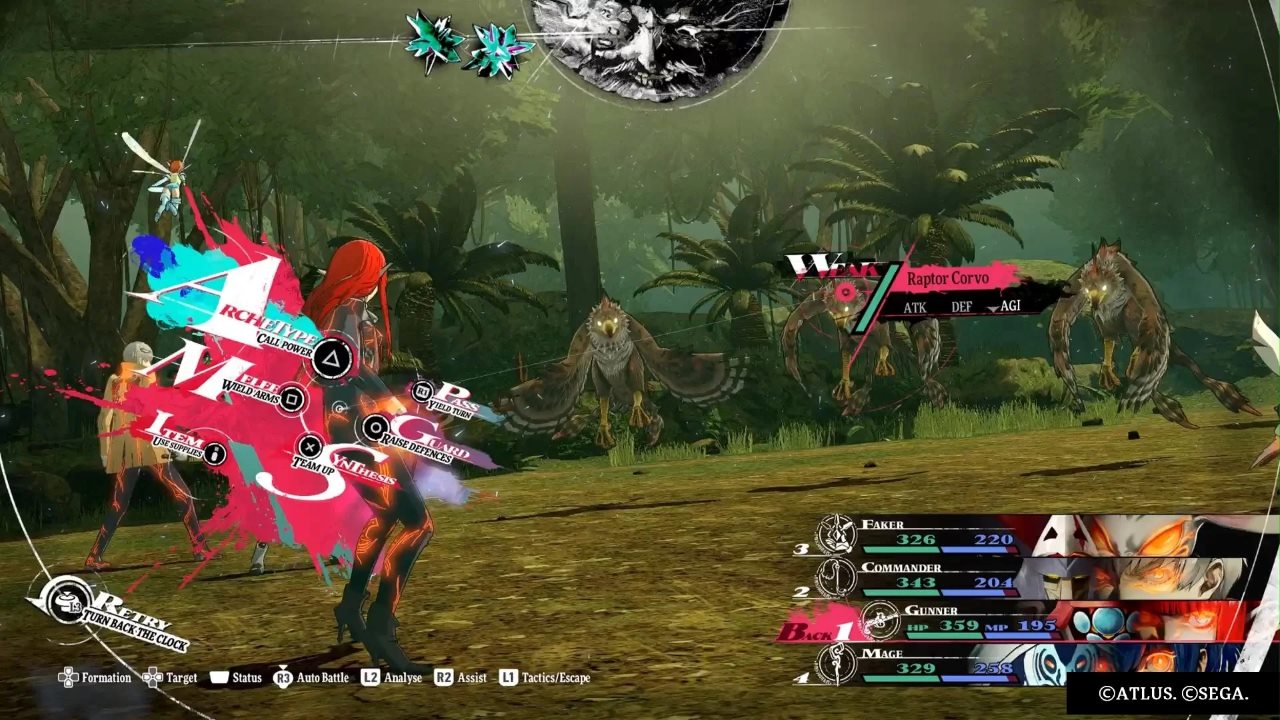The width and height of the screenshot is (1280, 720).
Task: Select the Gunner party member row
Action: 960,621
